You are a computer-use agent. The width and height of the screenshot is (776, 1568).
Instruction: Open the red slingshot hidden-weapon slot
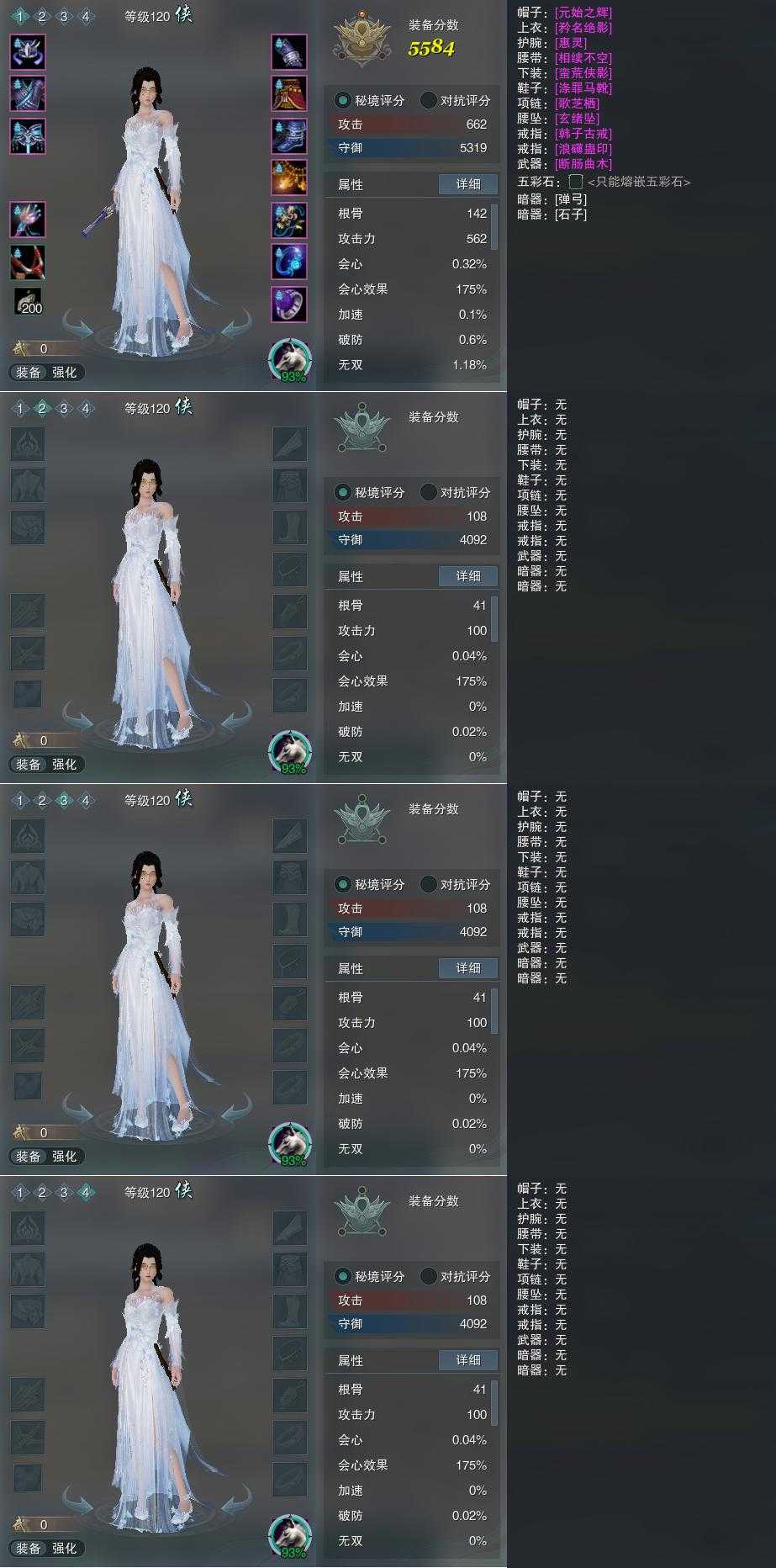coord(28,262)
